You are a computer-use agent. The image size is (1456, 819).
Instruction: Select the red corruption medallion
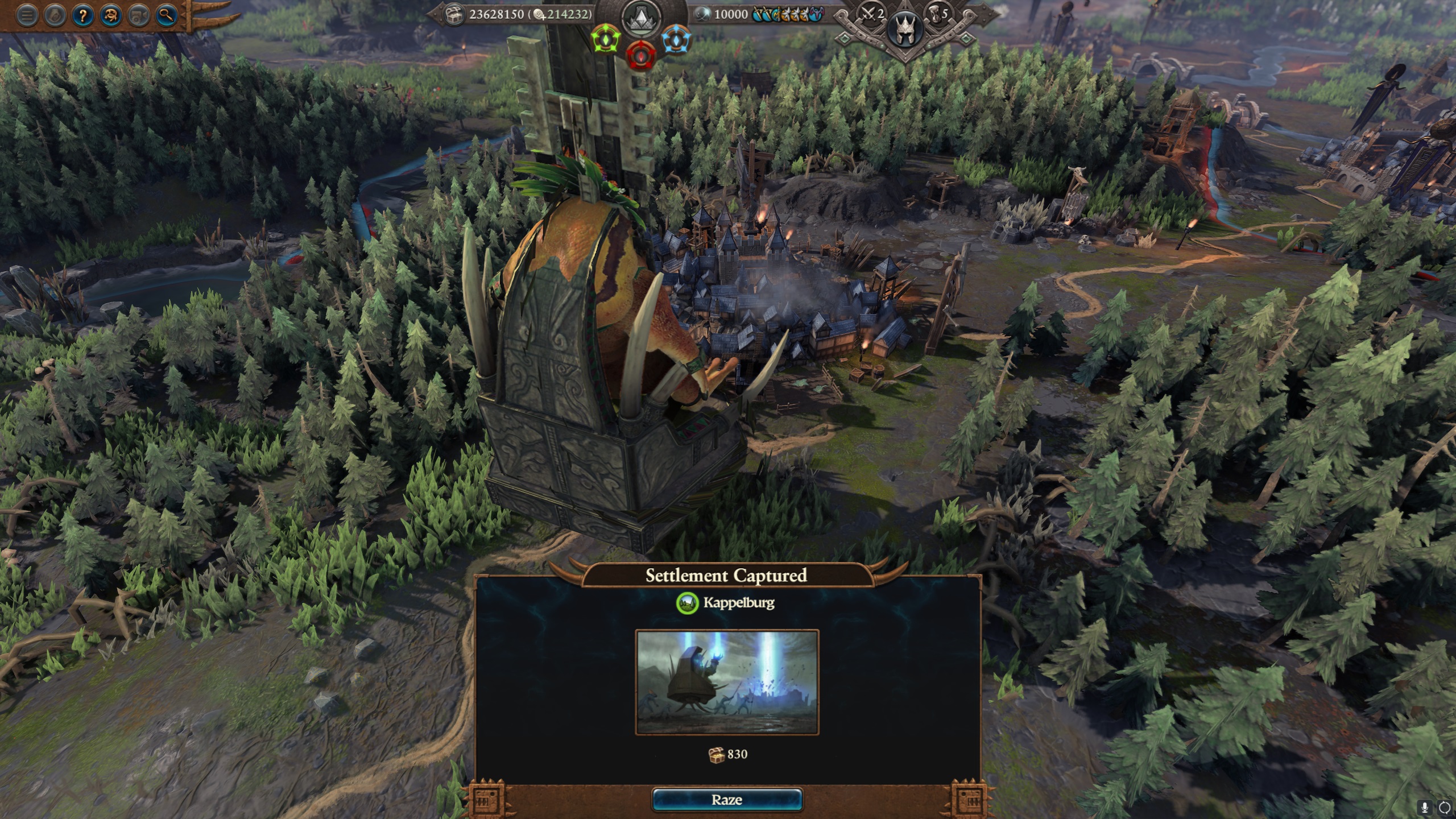[642, 57]
